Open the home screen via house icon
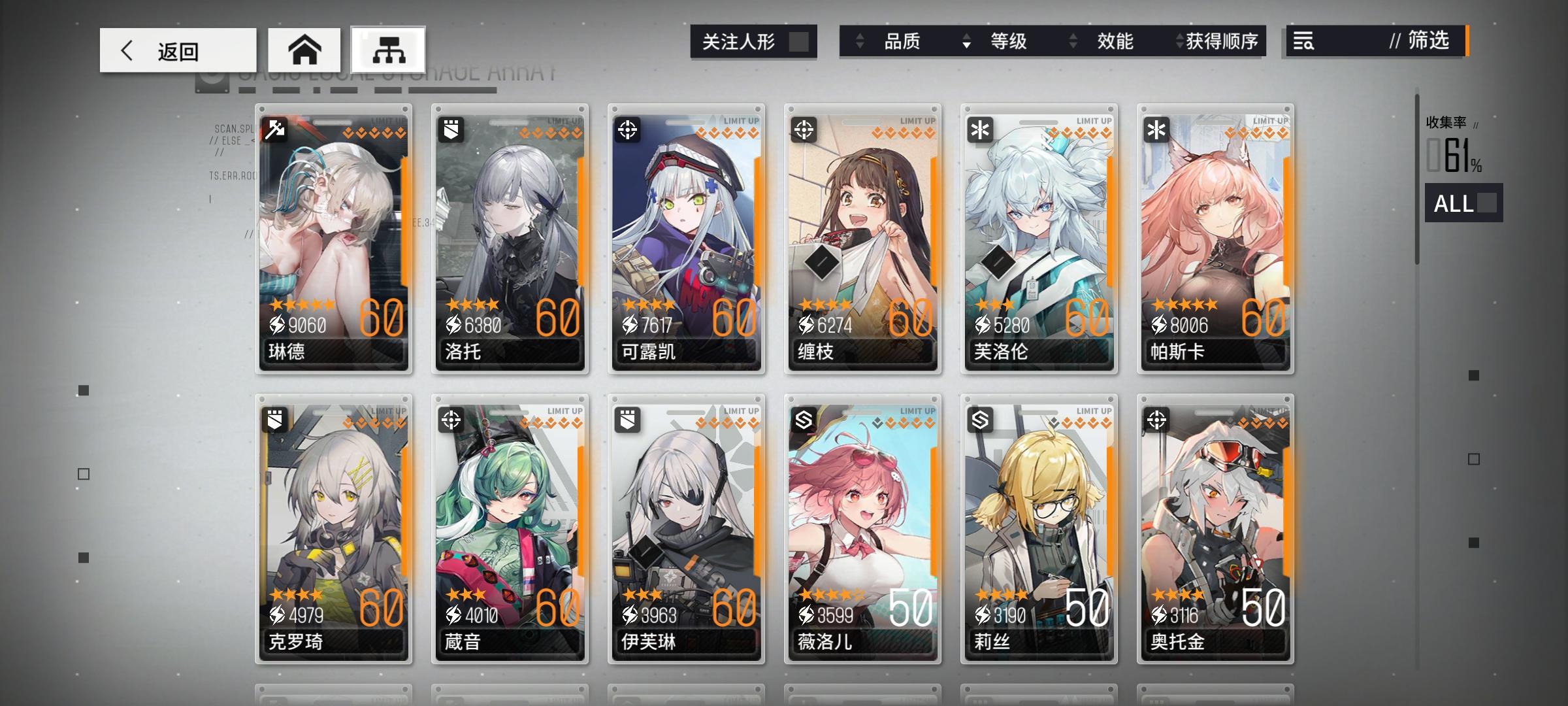Screen dimensions: 1568x706 click(x=304, y=47)
